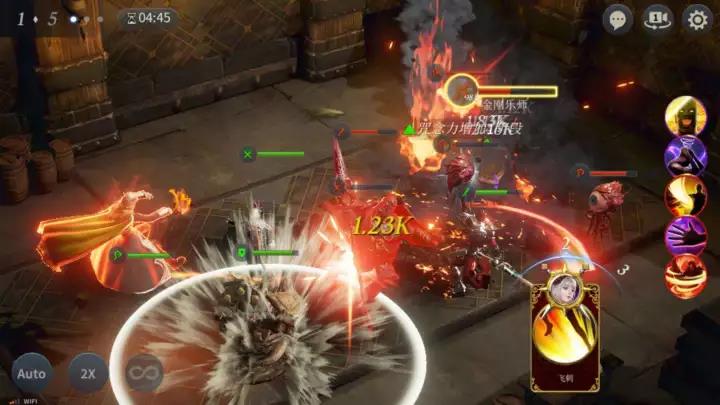The image size is (720, 405).
Task: Select the green hooded hero portrait
Action: pos(685,116)
